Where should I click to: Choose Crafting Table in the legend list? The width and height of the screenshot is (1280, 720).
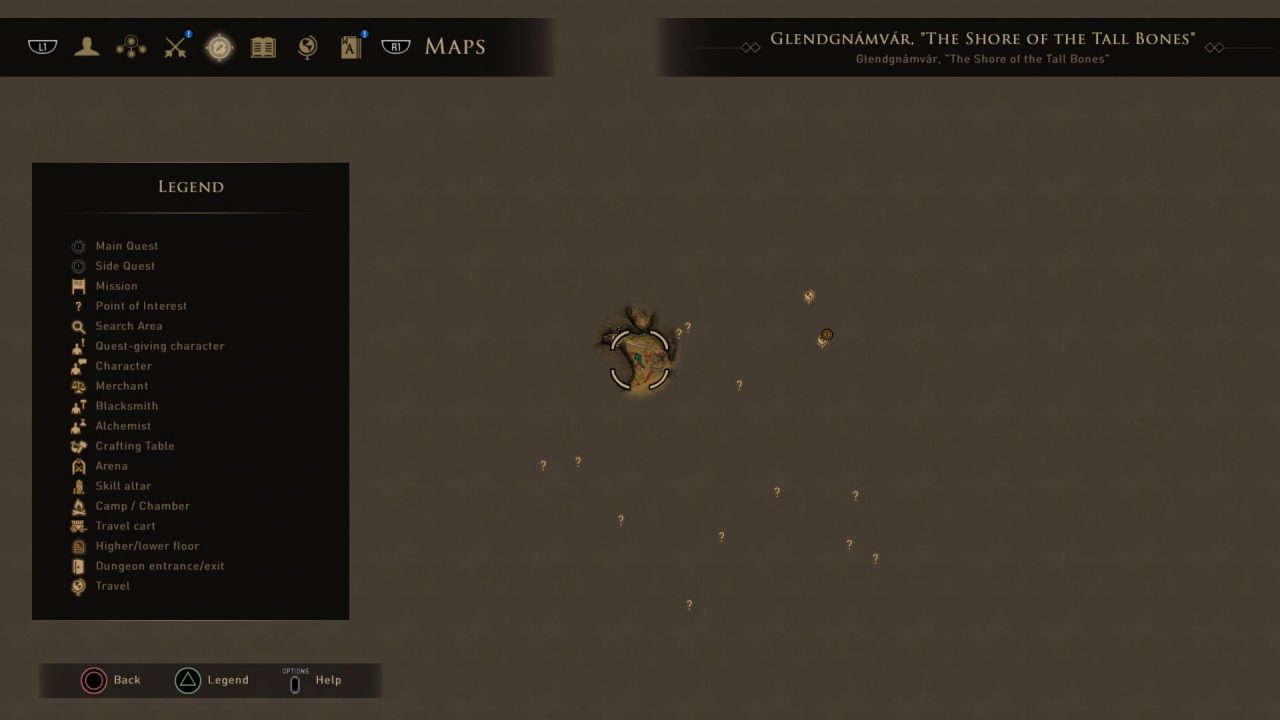(x=134, y=446)
